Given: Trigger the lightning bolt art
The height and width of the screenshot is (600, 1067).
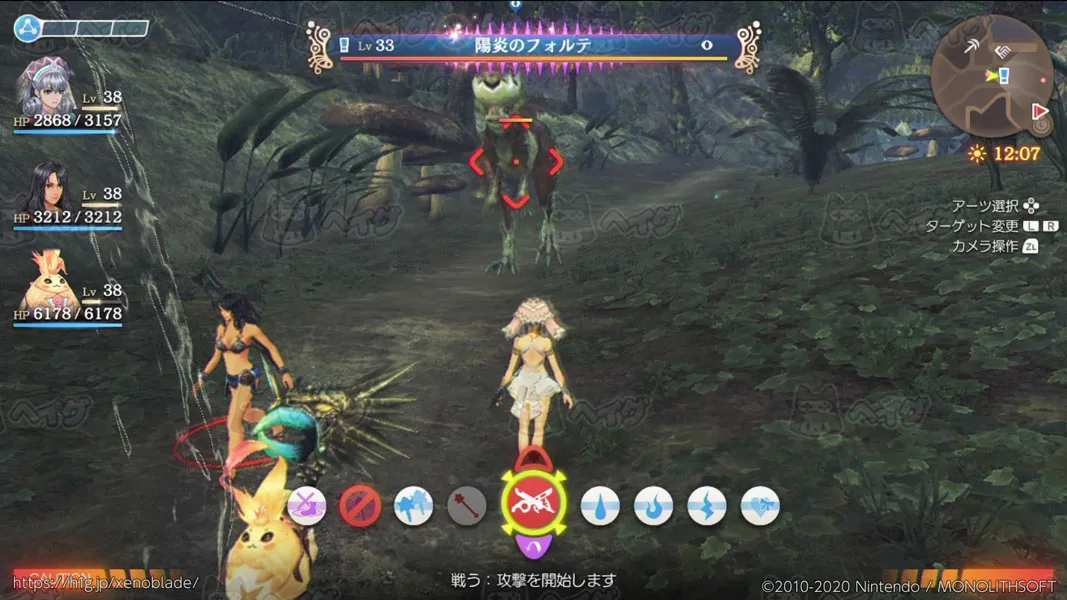Looking at the screenshot, I should pyautogui.click(x=705, y=506).
